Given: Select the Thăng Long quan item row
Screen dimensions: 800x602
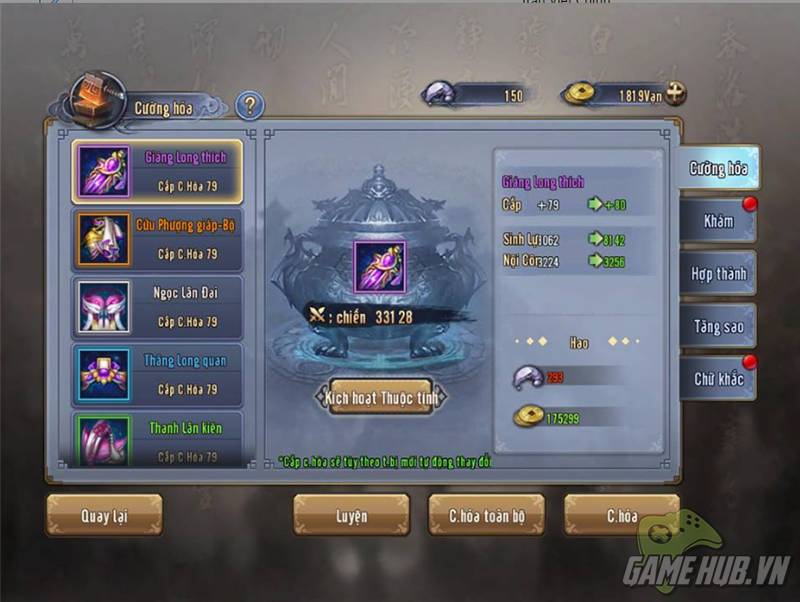Looking at the screenshot, I should 158,375.
